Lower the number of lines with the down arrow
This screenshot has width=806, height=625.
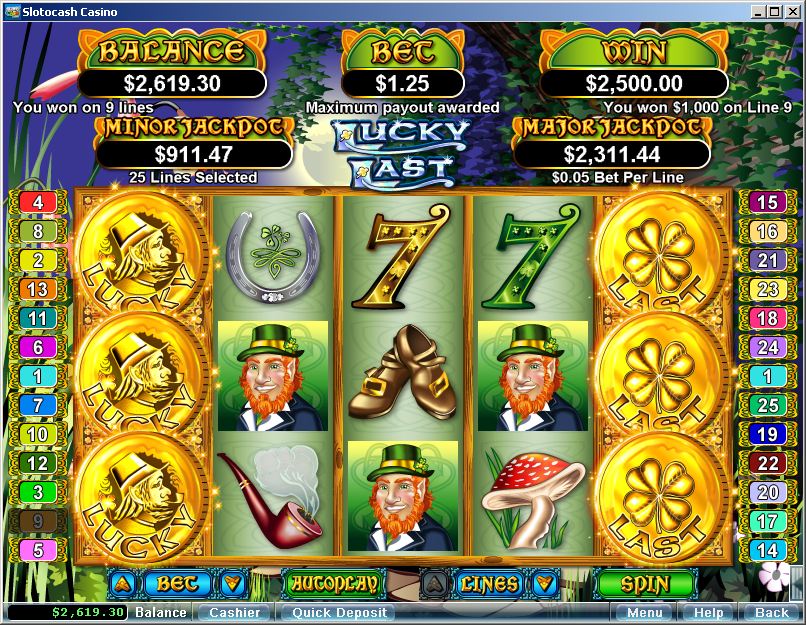[x=544, y=583]
